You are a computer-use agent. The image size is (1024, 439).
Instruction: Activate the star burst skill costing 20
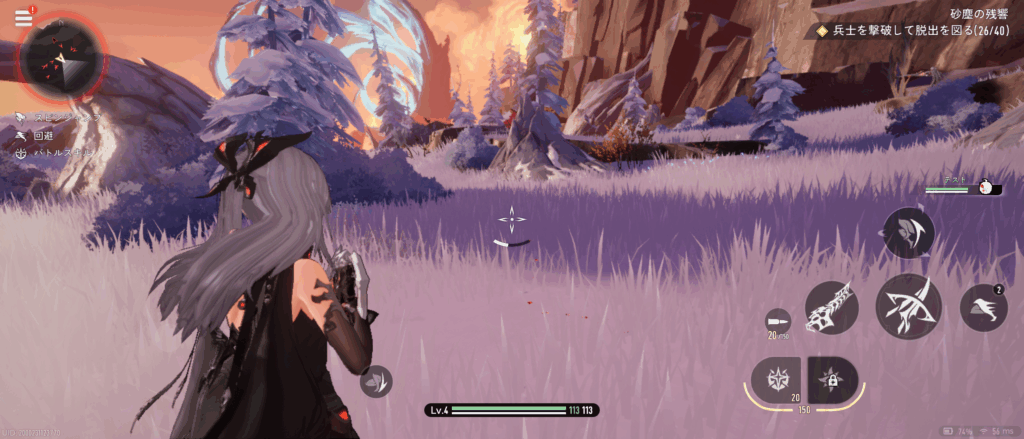[777, 379]
